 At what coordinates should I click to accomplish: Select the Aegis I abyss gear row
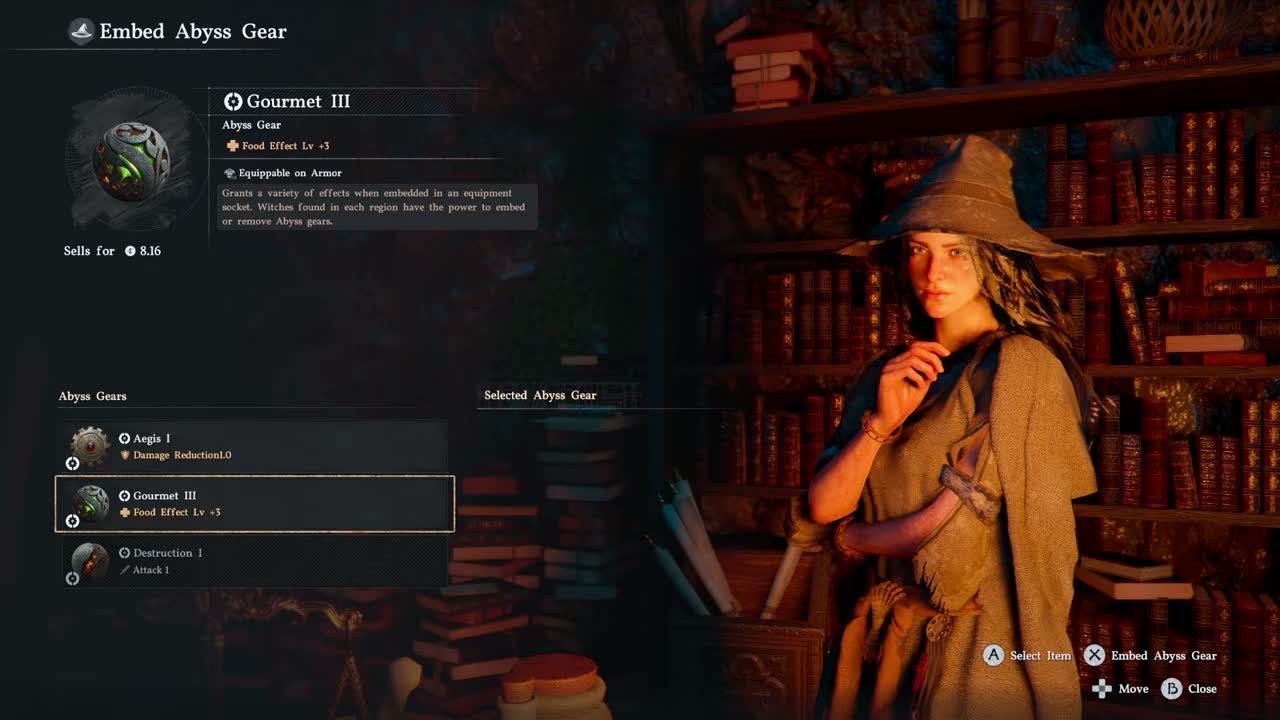(255, 446)
